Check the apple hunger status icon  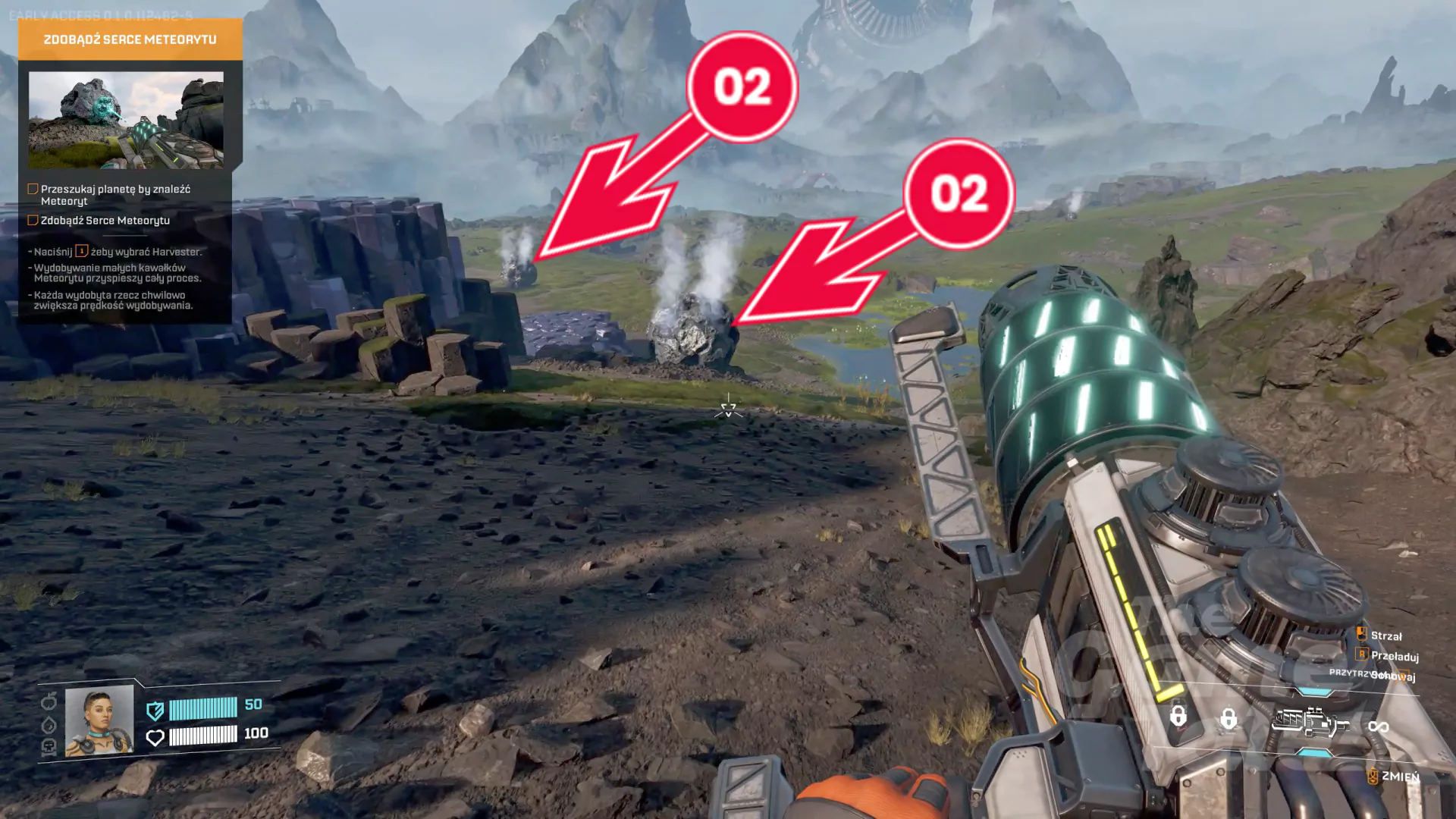(x=49, y=700)
